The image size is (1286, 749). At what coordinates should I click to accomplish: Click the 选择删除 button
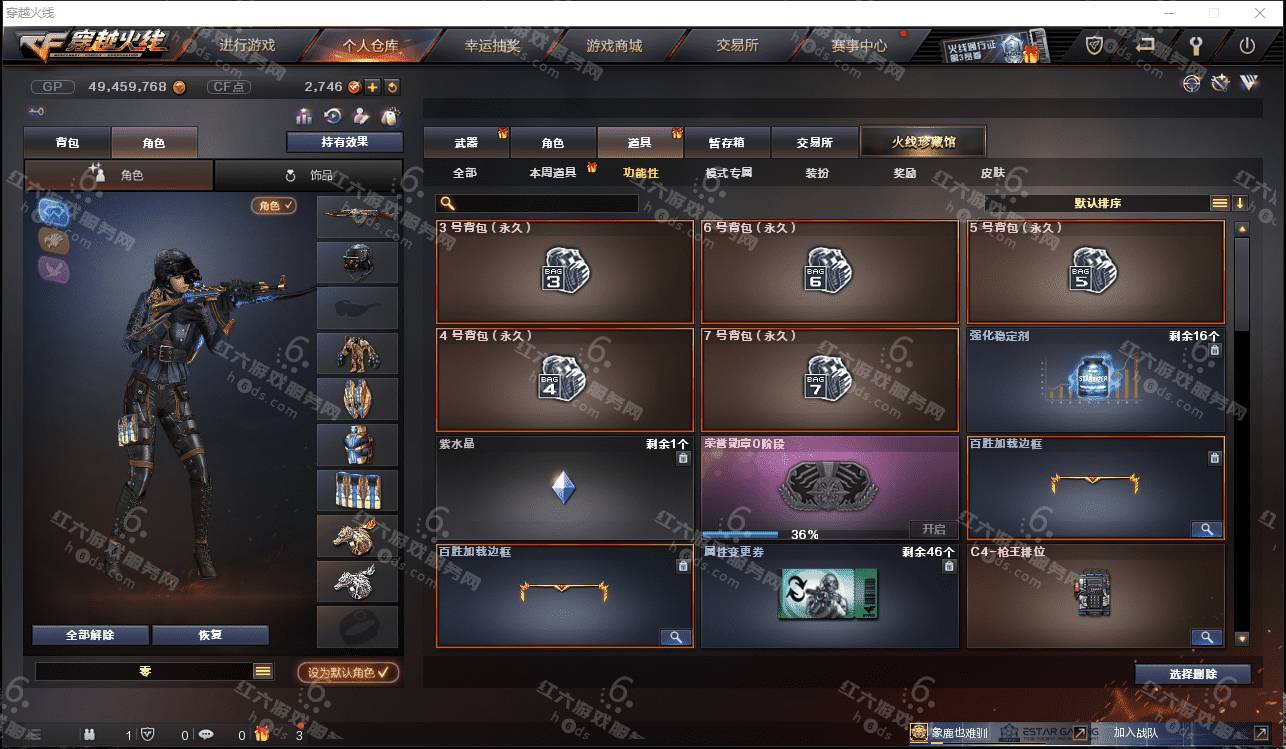click(x=1192, y=674)
